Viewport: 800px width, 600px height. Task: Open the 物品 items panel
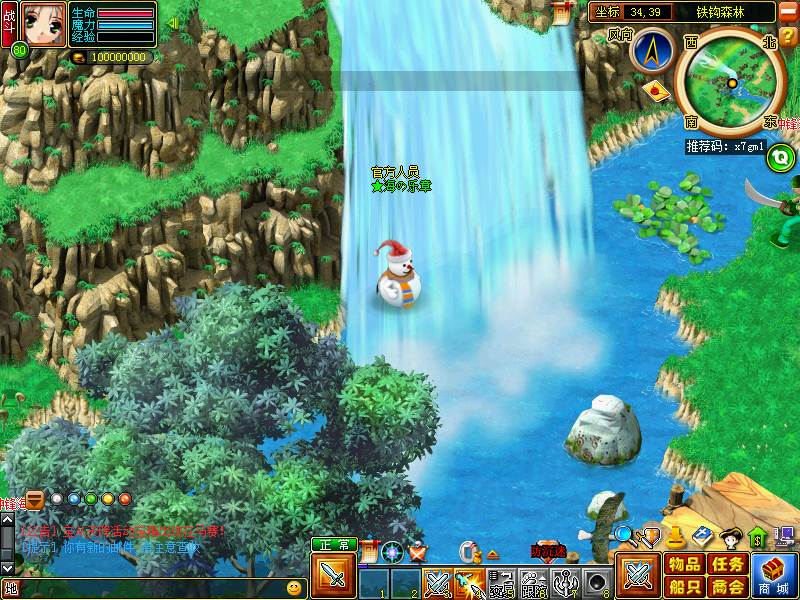coord(684,564)
